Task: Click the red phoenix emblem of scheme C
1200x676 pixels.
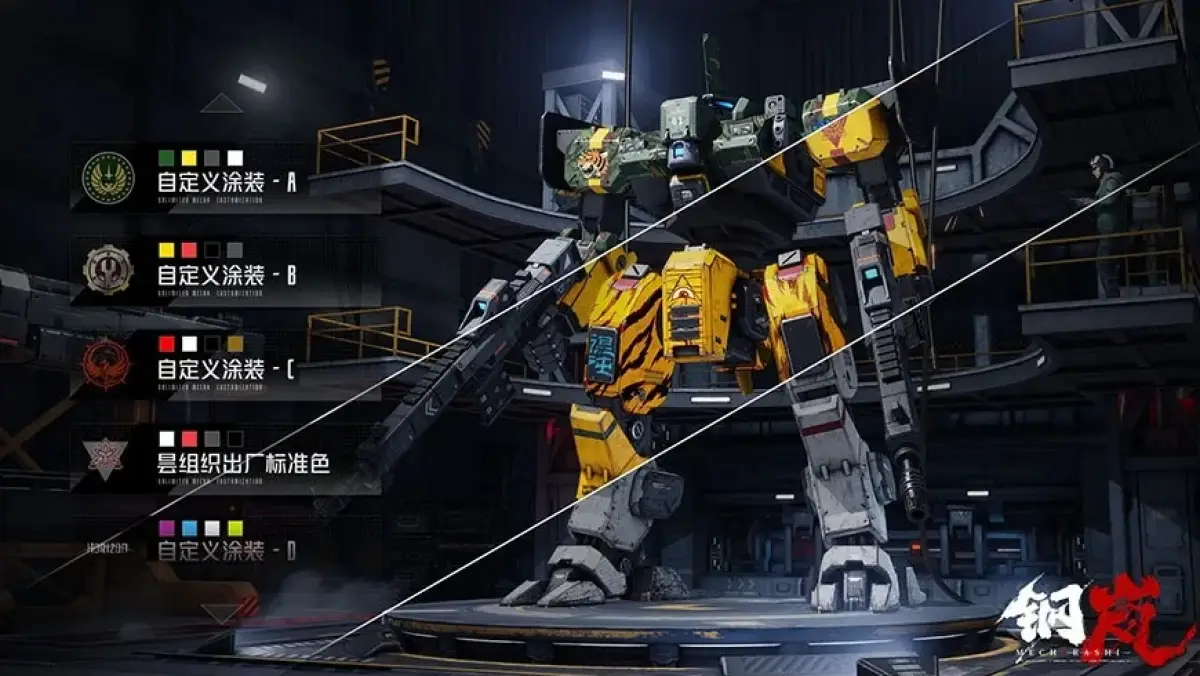Action: click(x=108, y=362)
